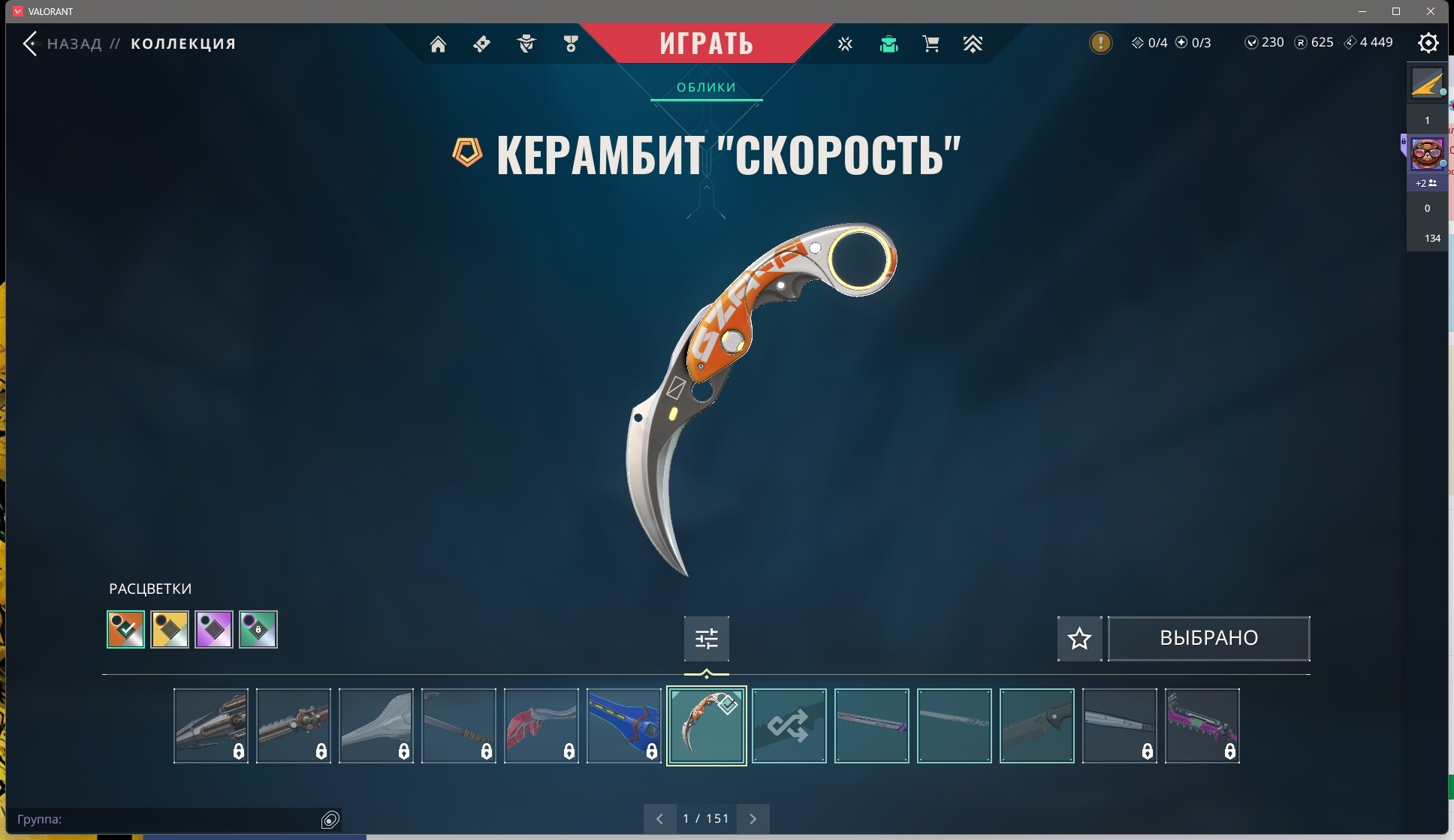Go back to the collection screen
This screenshot has height=840, width=1454.
31,44
